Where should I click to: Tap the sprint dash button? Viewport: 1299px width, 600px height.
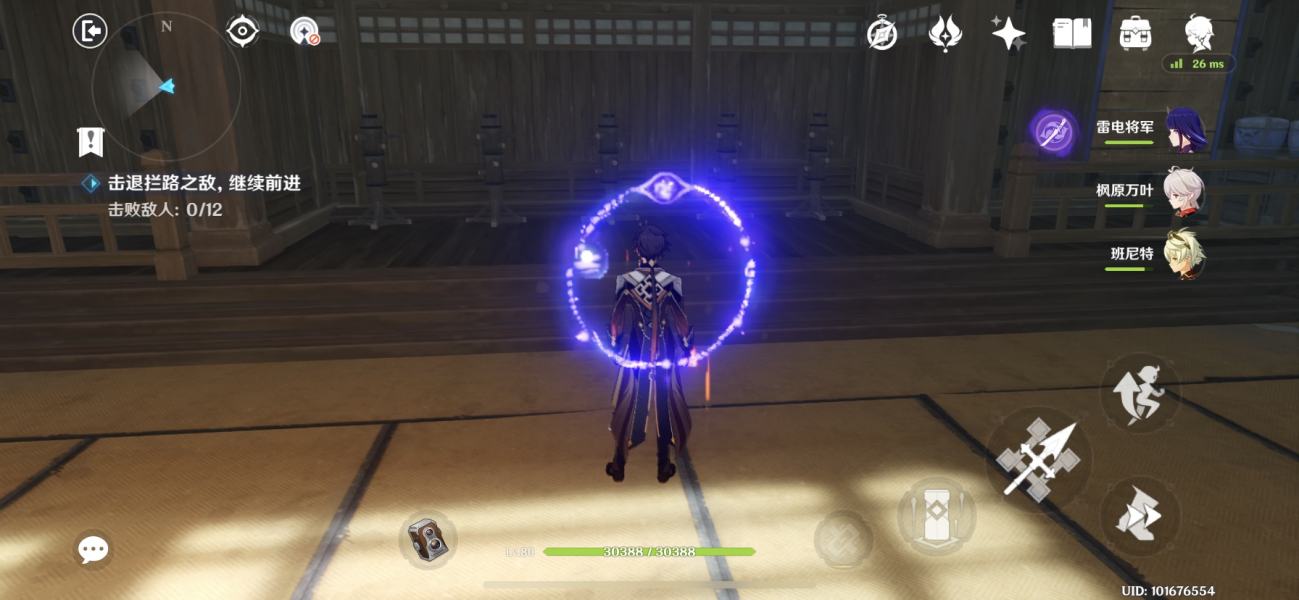pyautogui.click(x=1141, y=516)
